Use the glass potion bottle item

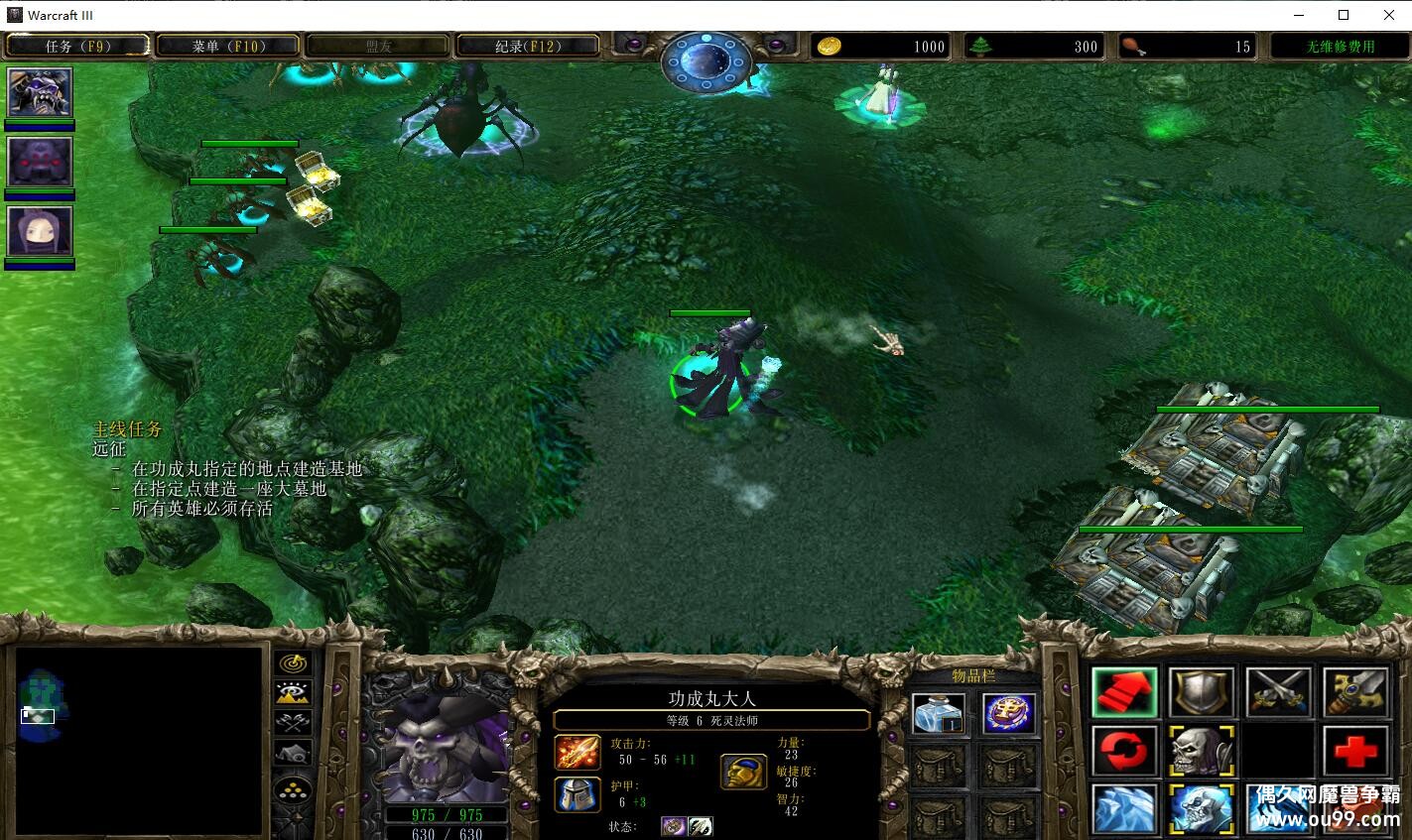(938, 713)
